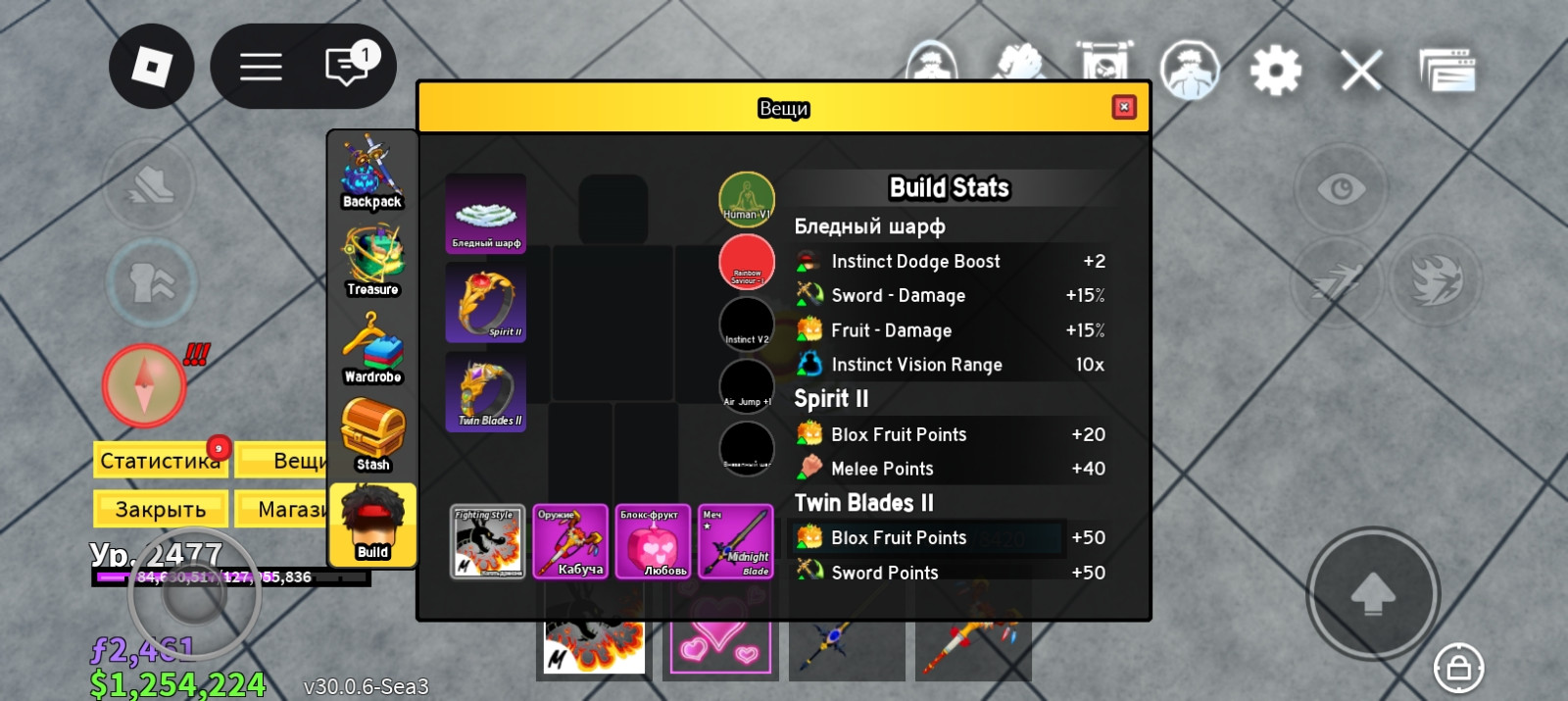Click the Закрыть button
1568x701 pixels.
point(160,509)
